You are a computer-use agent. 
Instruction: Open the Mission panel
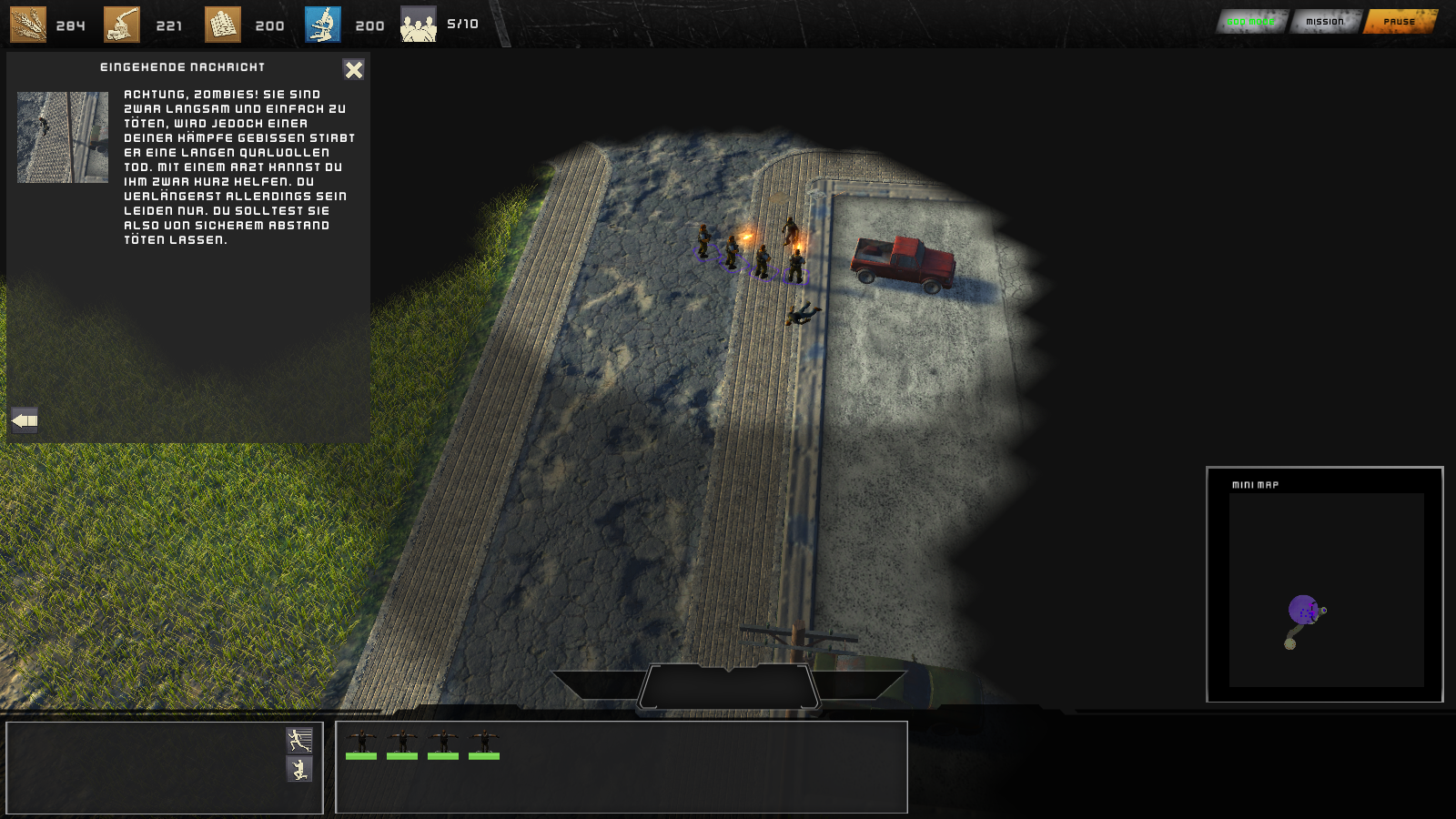(1324, 22)
